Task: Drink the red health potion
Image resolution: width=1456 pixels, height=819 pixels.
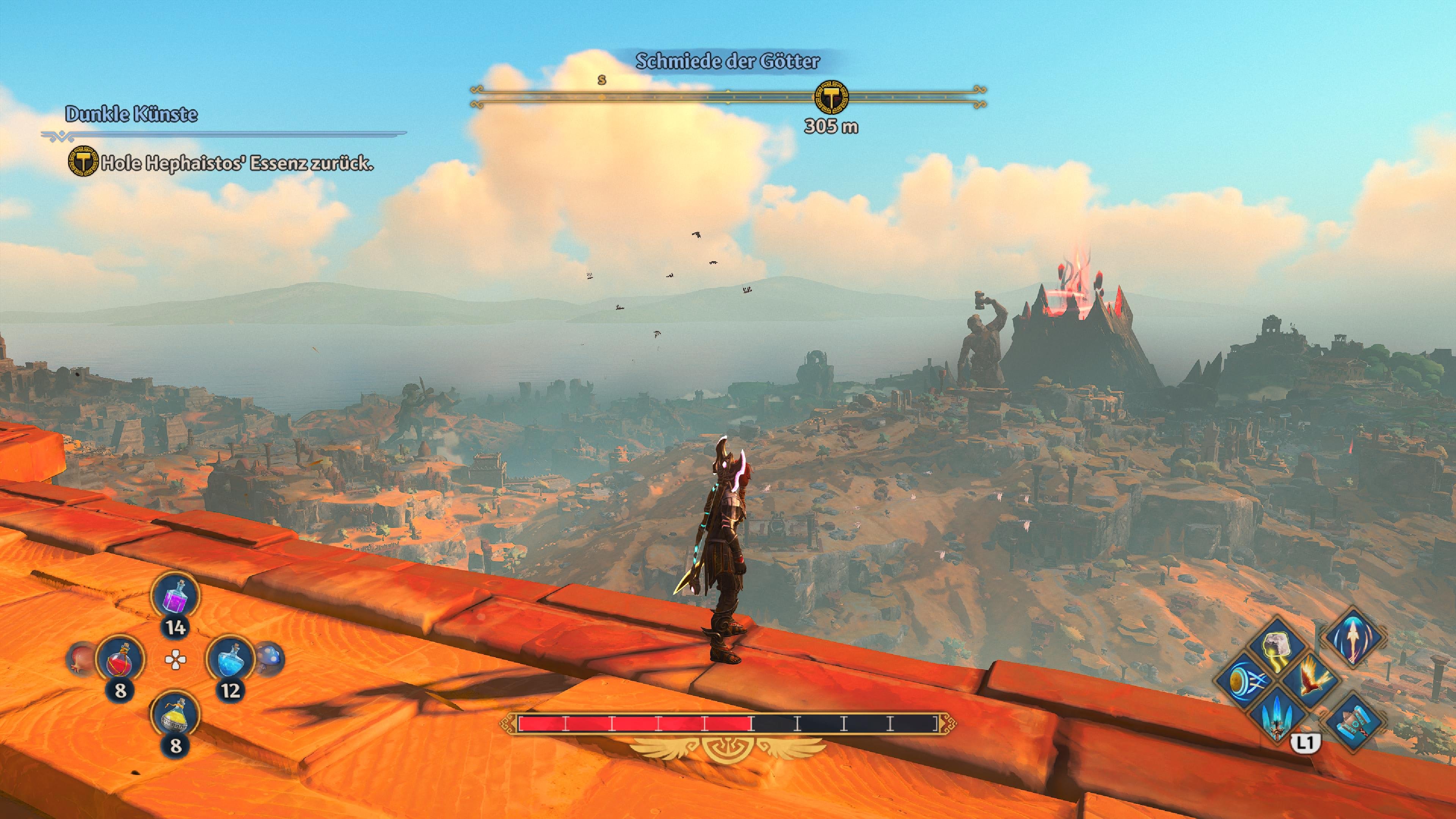Action: tap(120, 660)
